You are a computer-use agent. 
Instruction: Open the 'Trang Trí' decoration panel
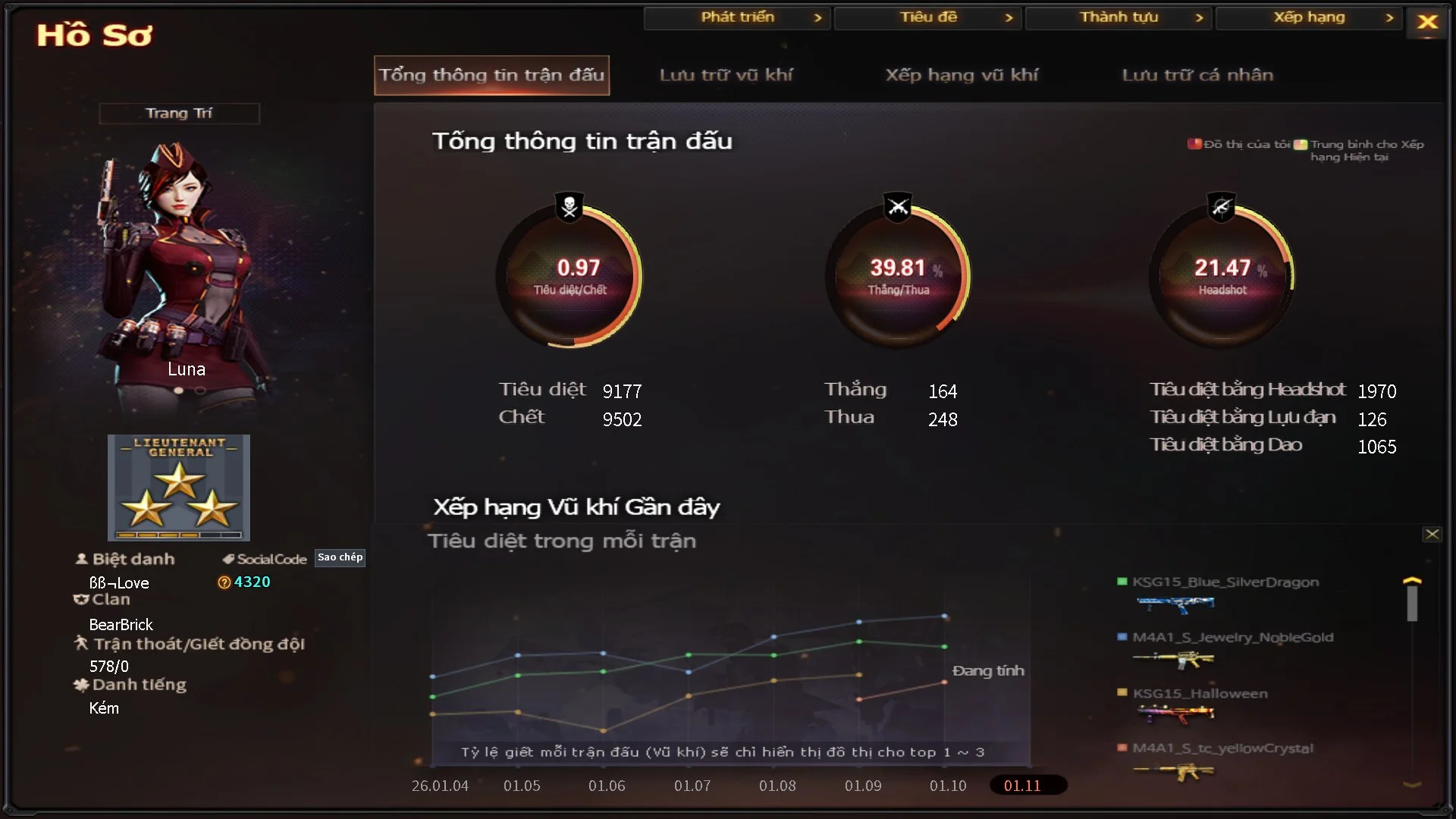[x=179, y=112]
